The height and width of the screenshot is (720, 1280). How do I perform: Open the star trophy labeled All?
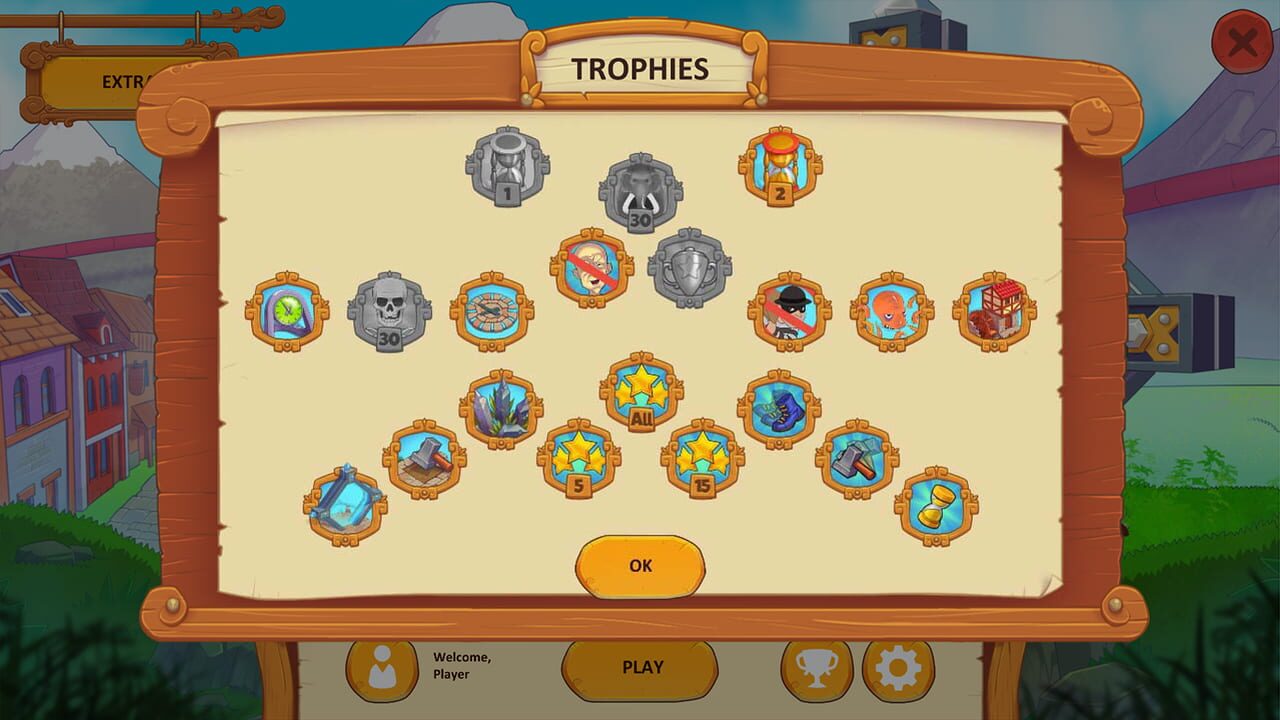click(x=640, y=390)
